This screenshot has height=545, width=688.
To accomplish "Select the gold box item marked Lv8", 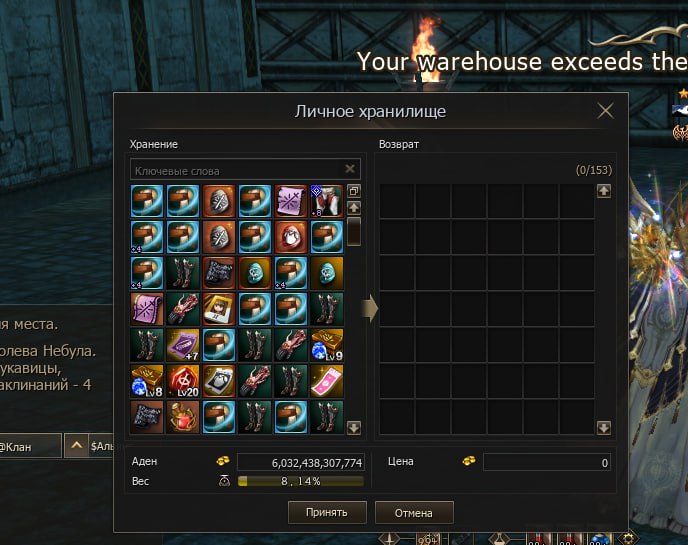I will [147, 381].
